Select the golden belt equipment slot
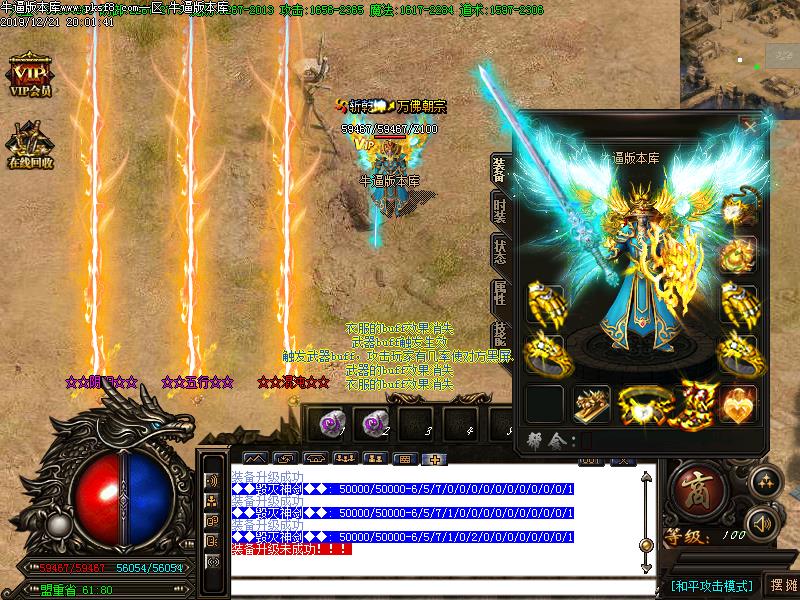This screenshot has width=800, height=600. pyautogui.click(x=641, y=403)
